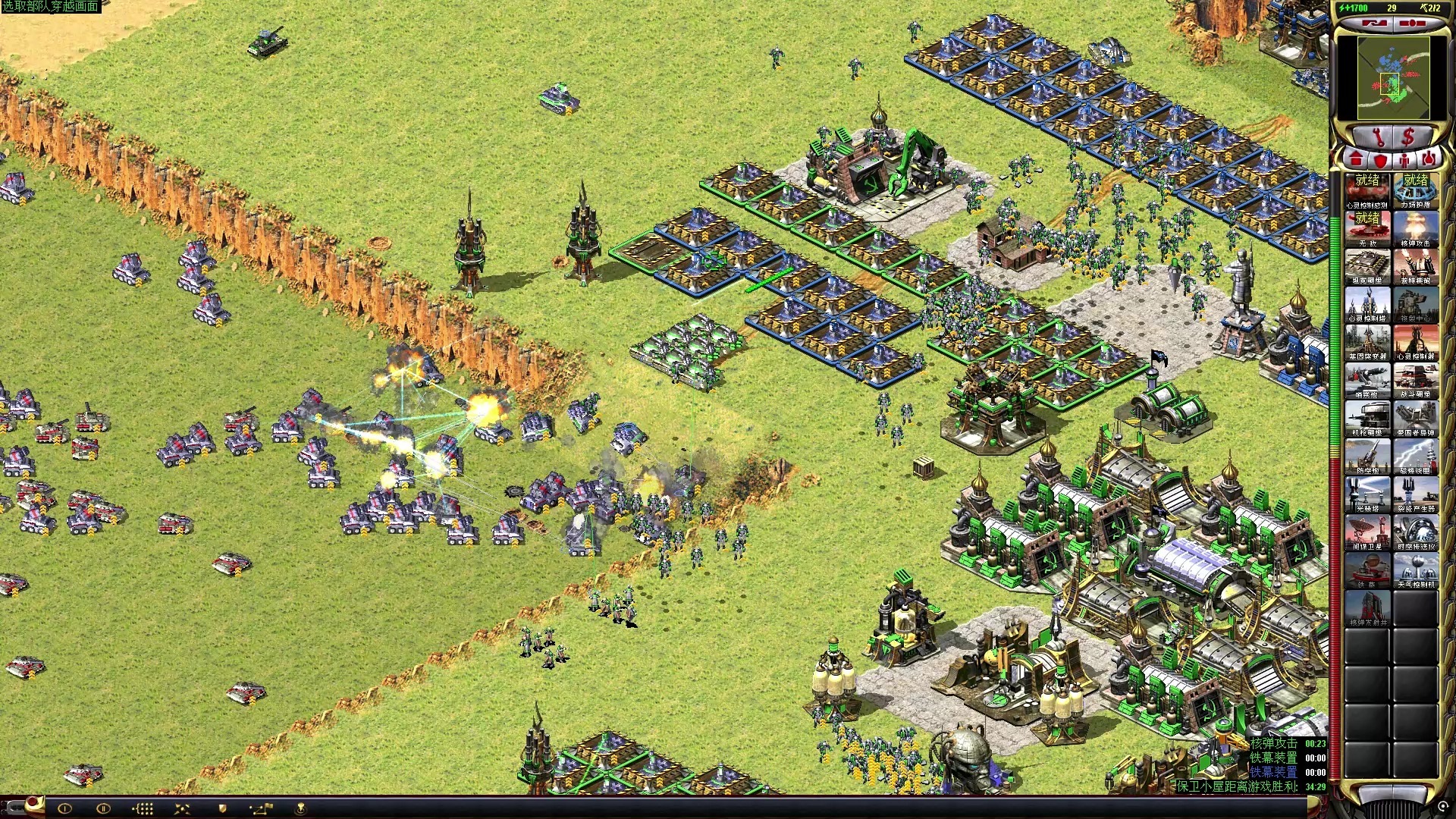Build the Chronosphere (时空传送仪)
Screen dimensions: 1456x819
click(x=1415, y=532)
